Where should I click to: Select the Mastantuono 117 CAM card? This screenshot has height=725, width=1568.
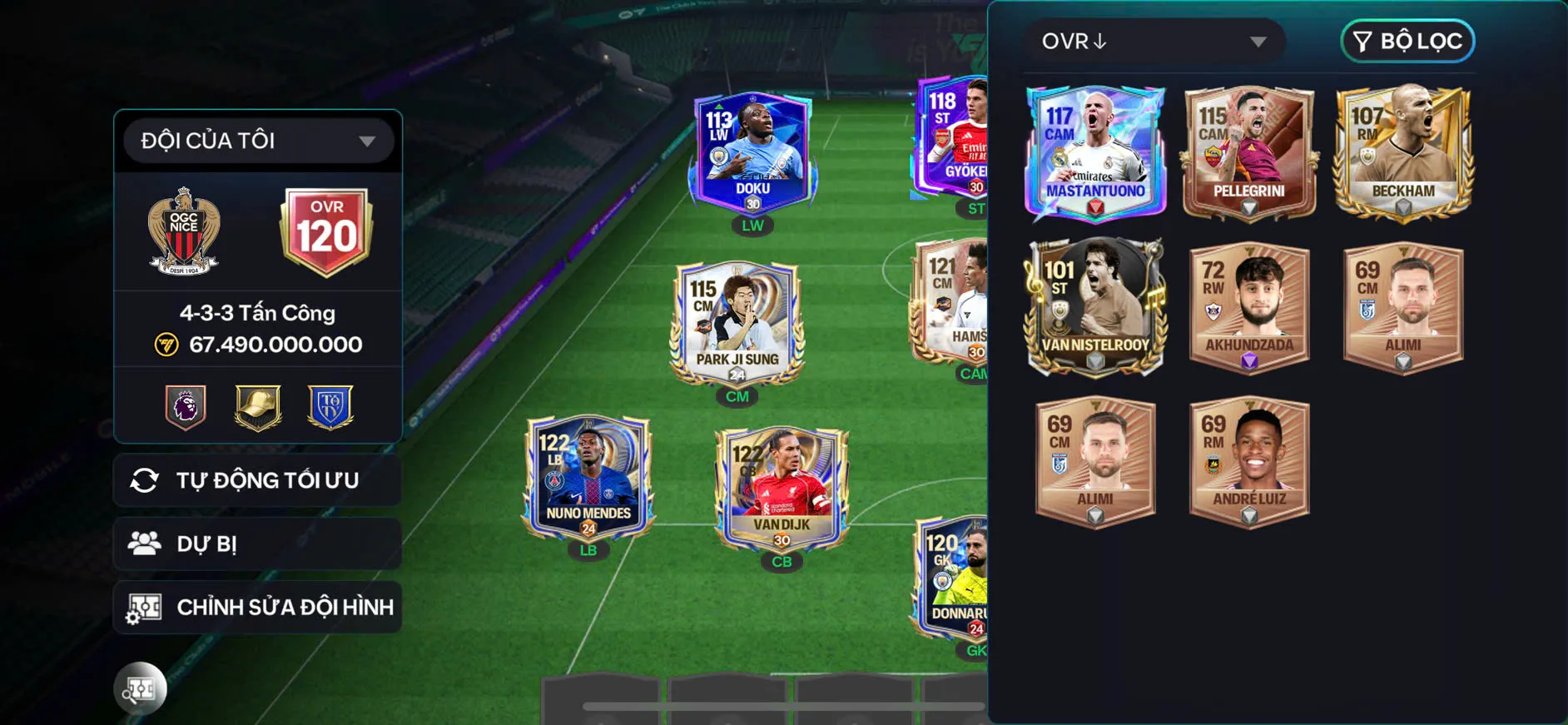pyautogui.click(x=1094, y=154)
